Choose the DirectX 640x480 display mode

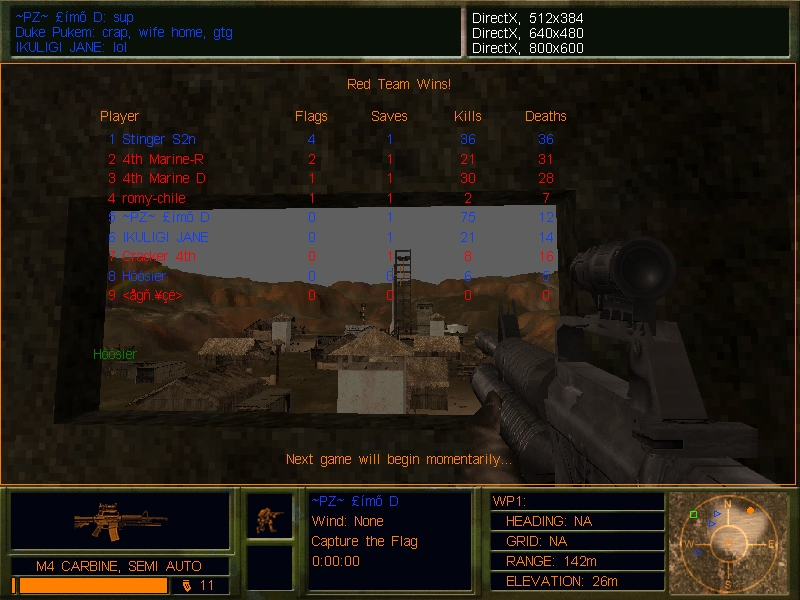(527, 33)
